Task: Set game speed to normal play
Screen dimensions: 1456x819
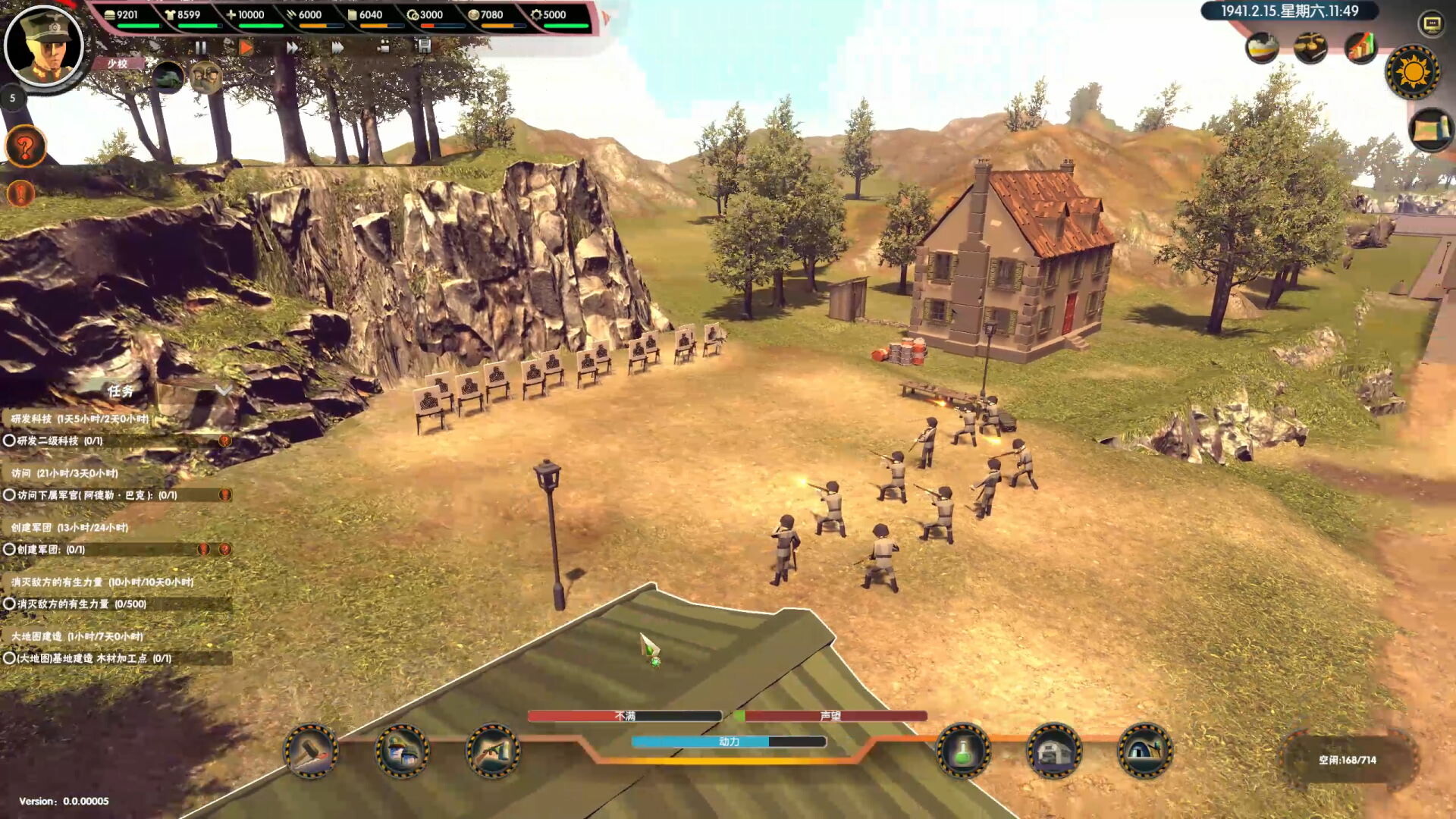Action: coord(246,48)
